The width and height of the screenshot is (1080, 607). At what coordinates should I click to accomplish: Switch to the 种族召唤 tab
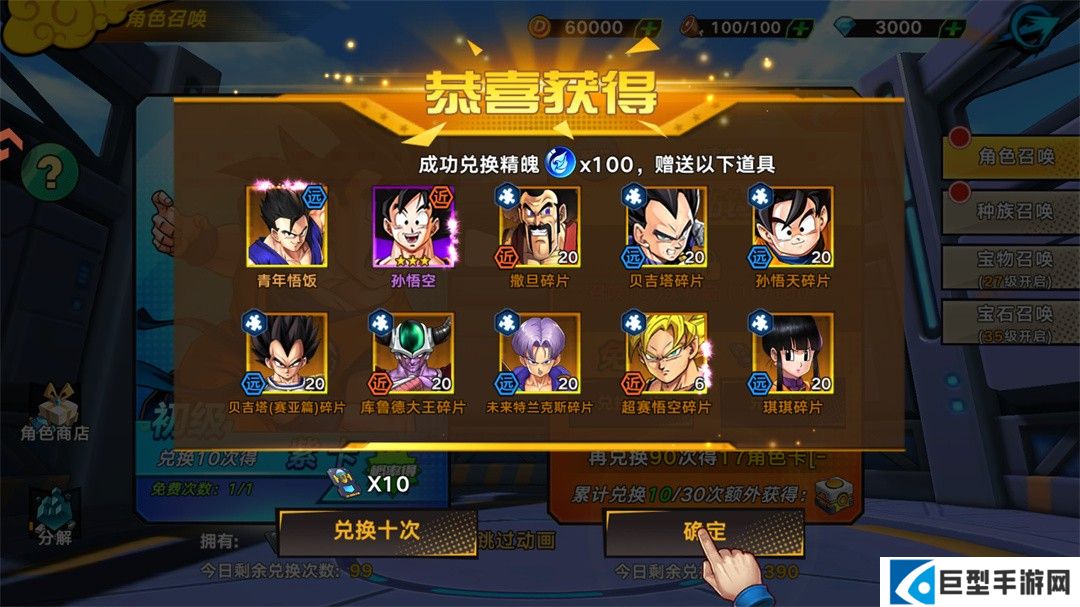pyautogui.click(x=1012, y=212)
